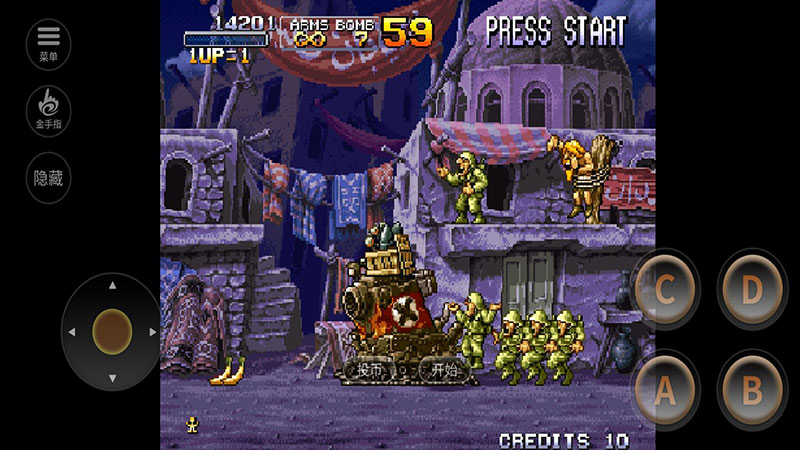Tap the virtual joystick center knob
This screenshot has width=800, height=450.
point(112,330)
